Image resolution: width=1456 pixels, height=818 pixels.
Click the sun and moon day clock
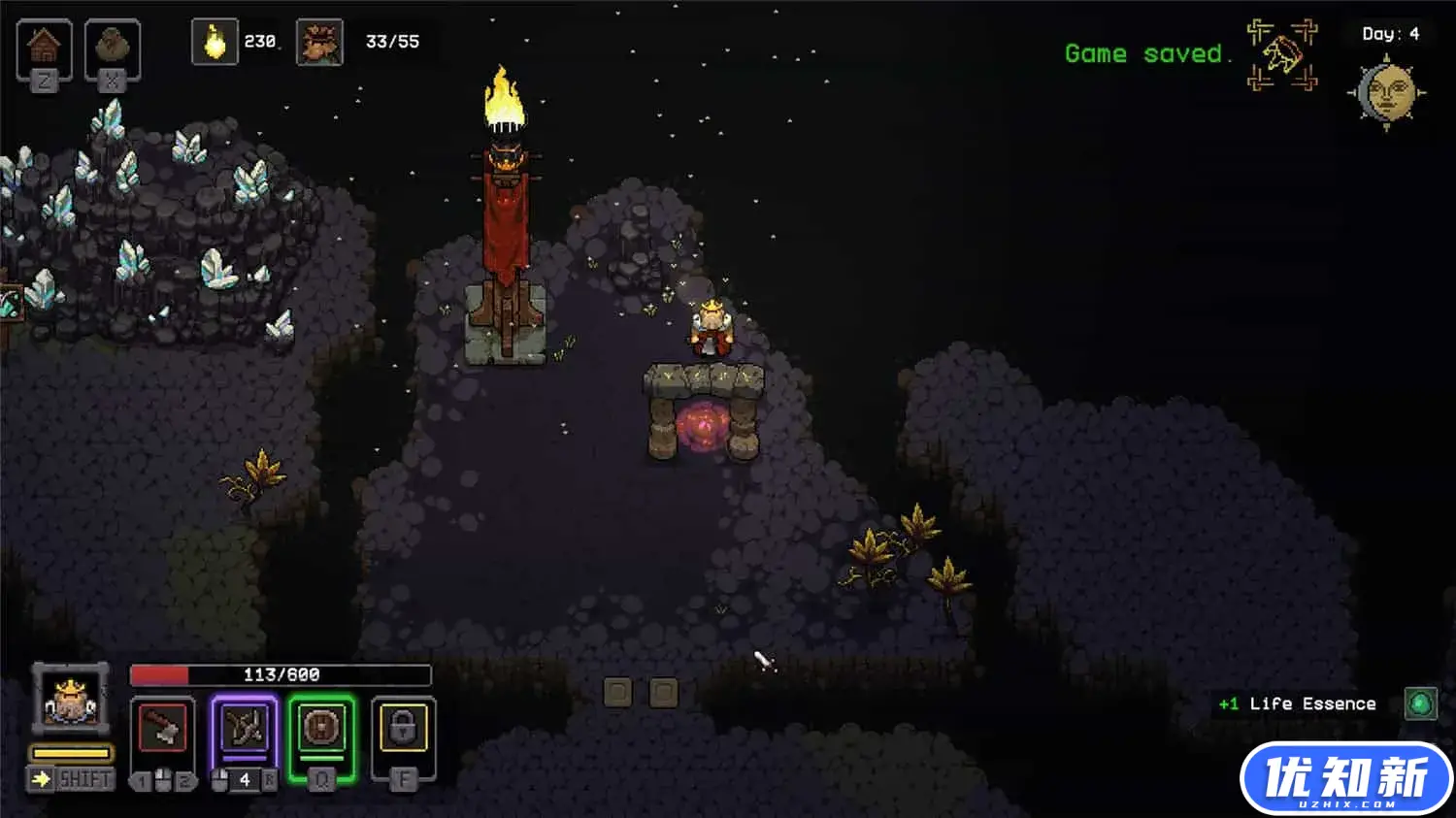coord(1387,94)
